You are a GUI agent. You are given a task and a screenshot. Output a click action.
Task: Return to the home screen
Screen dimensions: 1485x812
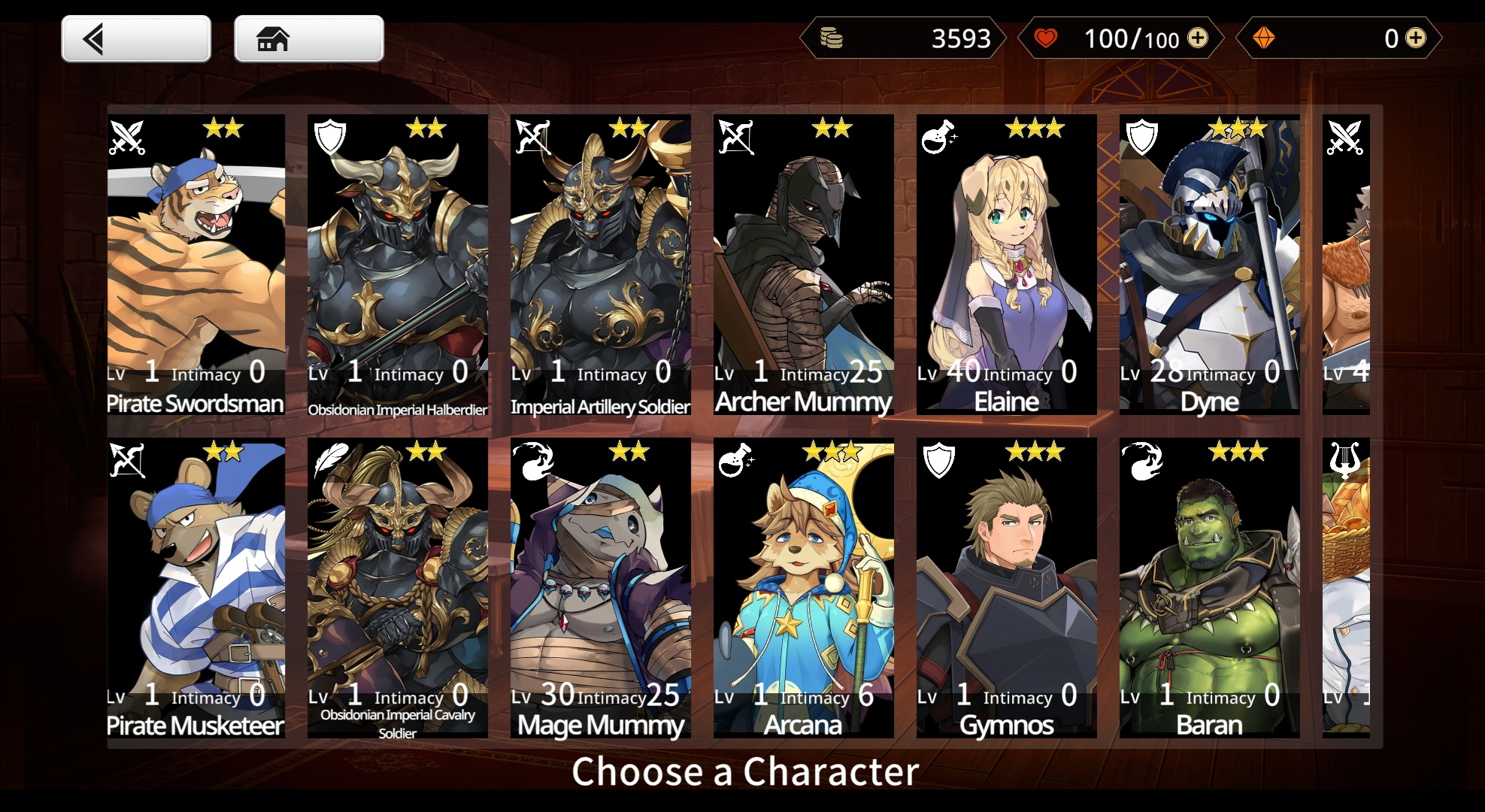coord(308,39)
